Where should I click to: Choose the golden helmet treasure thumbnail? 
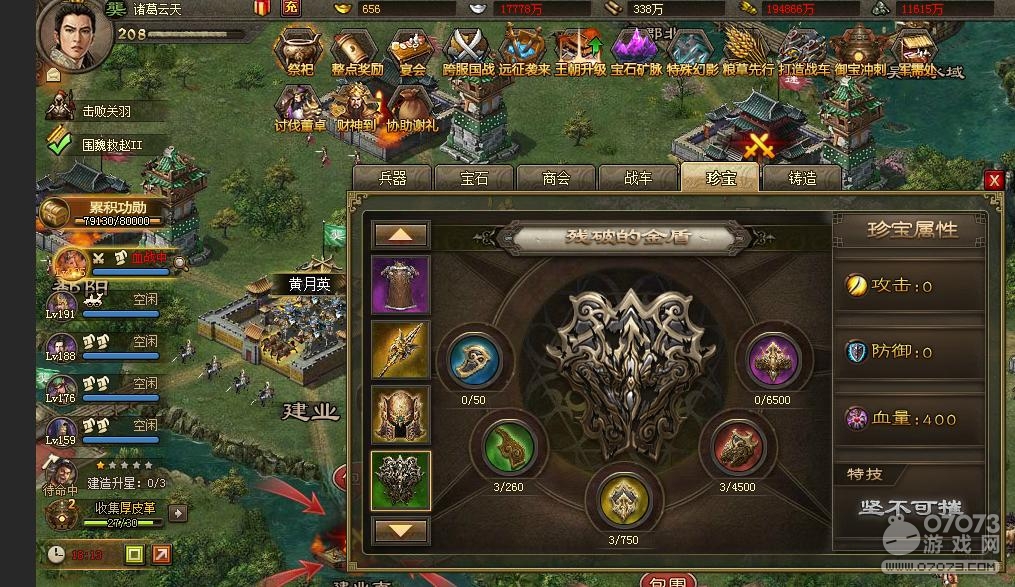point(401,415)
